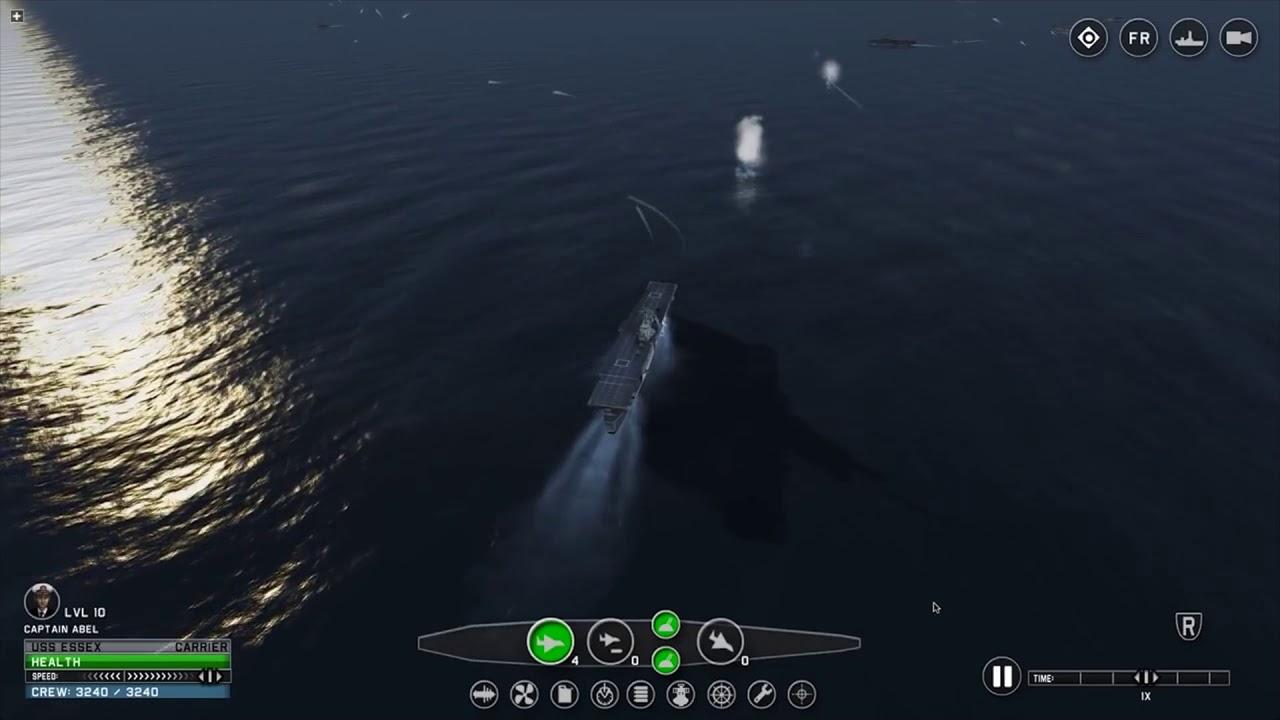Open the dive bomber squadron icon
Viewport: 1280px width, 720px height.
coord(721,642)
